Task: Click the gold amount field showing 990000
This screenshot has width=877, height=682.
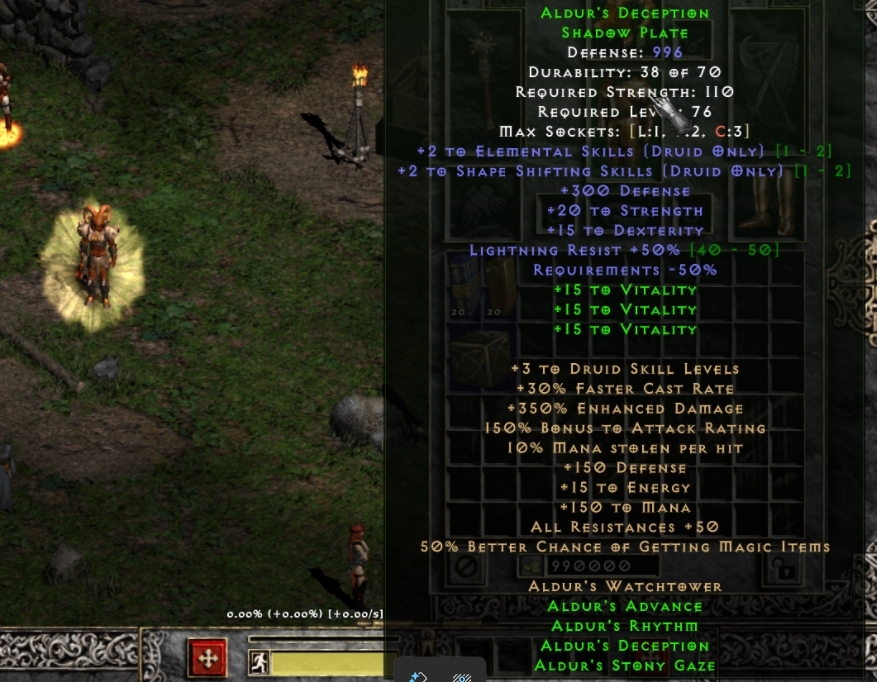Action: pyautogui.click(x=588, y=567)
